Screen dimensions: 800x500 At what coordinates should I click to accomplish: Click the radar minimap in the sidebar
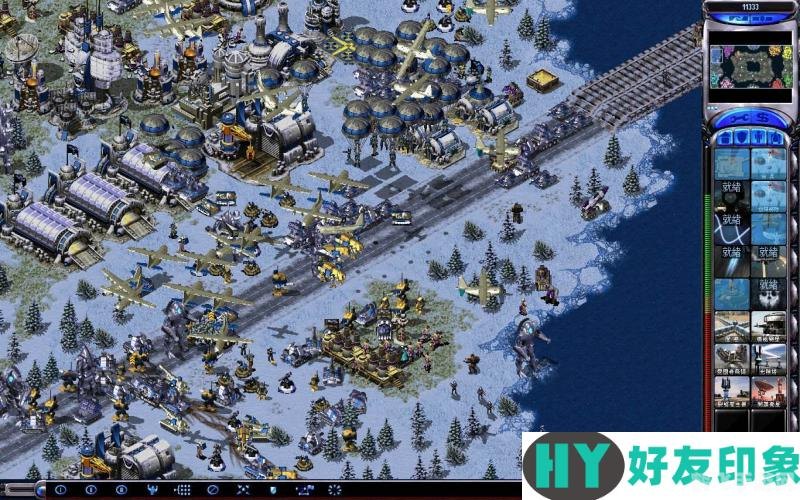[751, 67]
